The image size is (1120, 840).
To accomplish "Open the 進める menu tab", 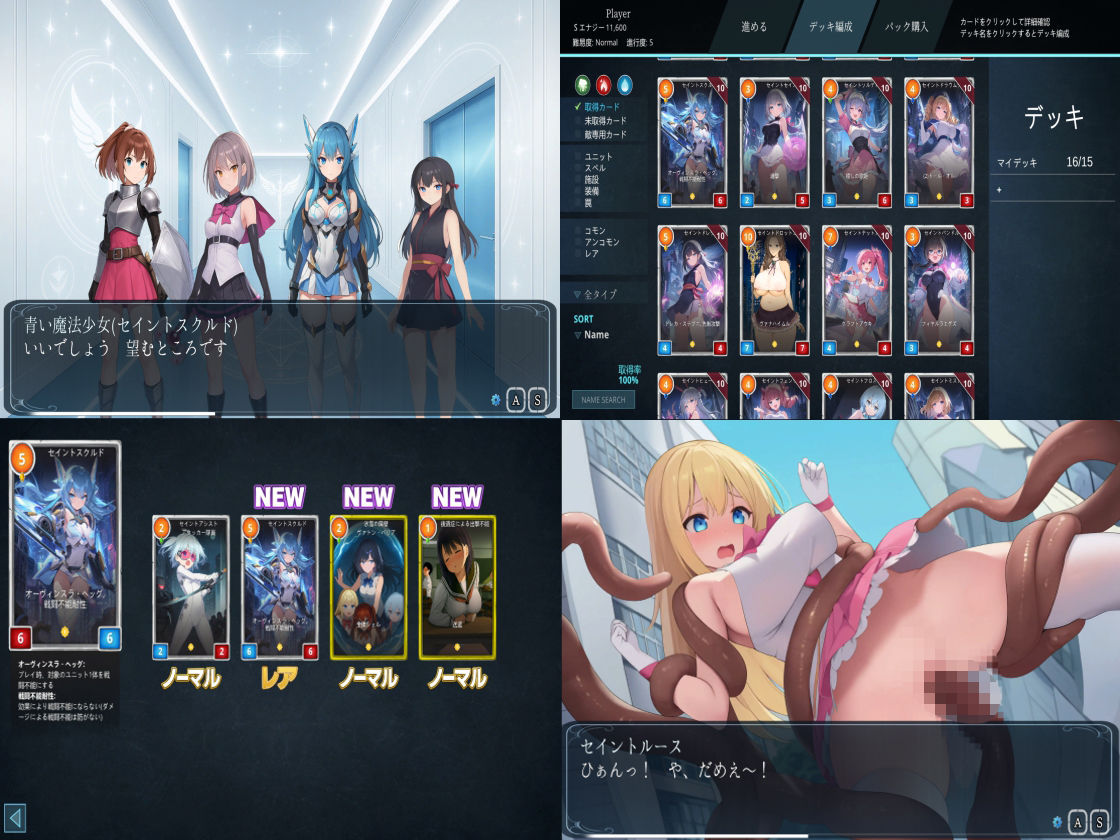I will 753,27.
